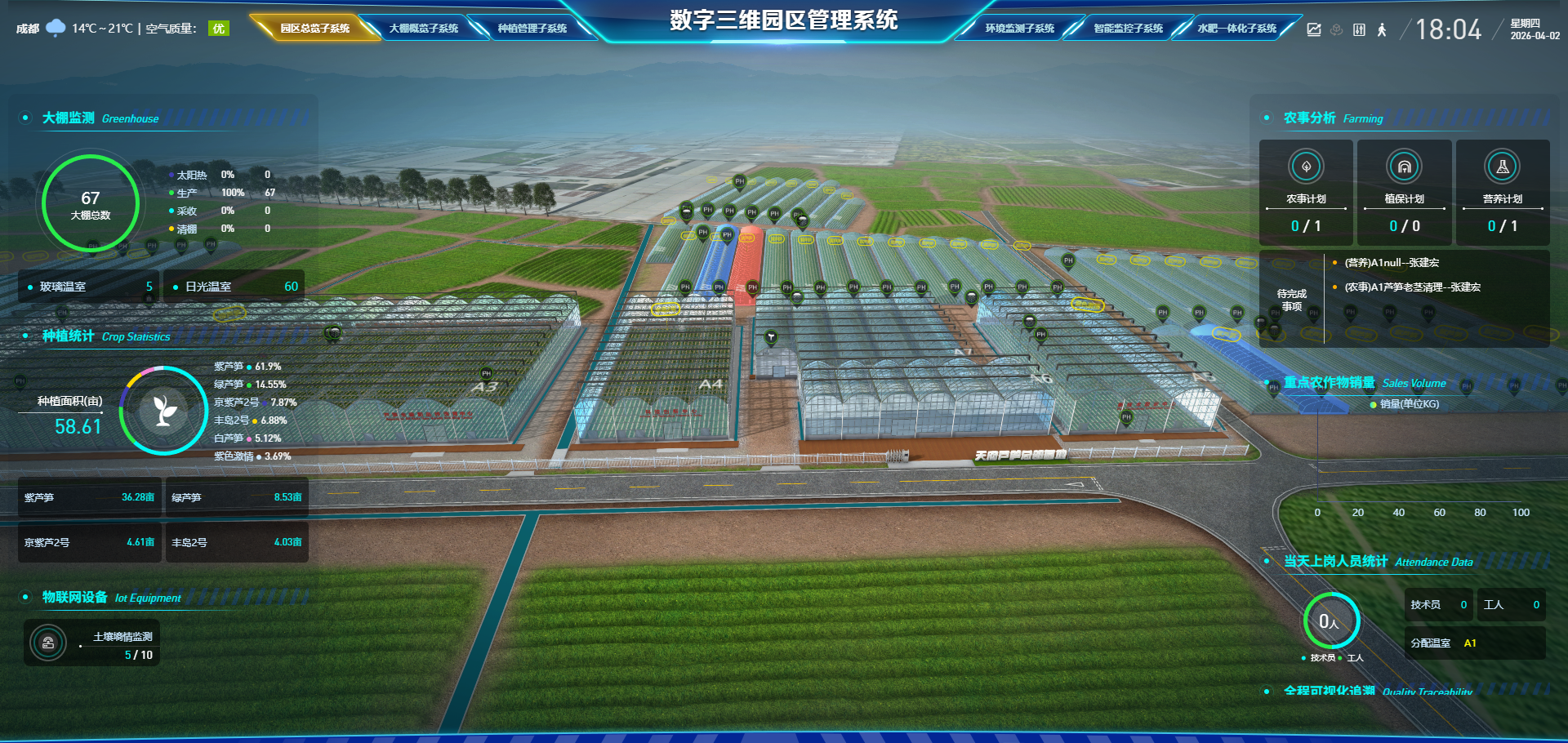Viewport: 1568px width, 743px height.
Task: Open the 大棚概览子系统 tab
Action: 423,29
